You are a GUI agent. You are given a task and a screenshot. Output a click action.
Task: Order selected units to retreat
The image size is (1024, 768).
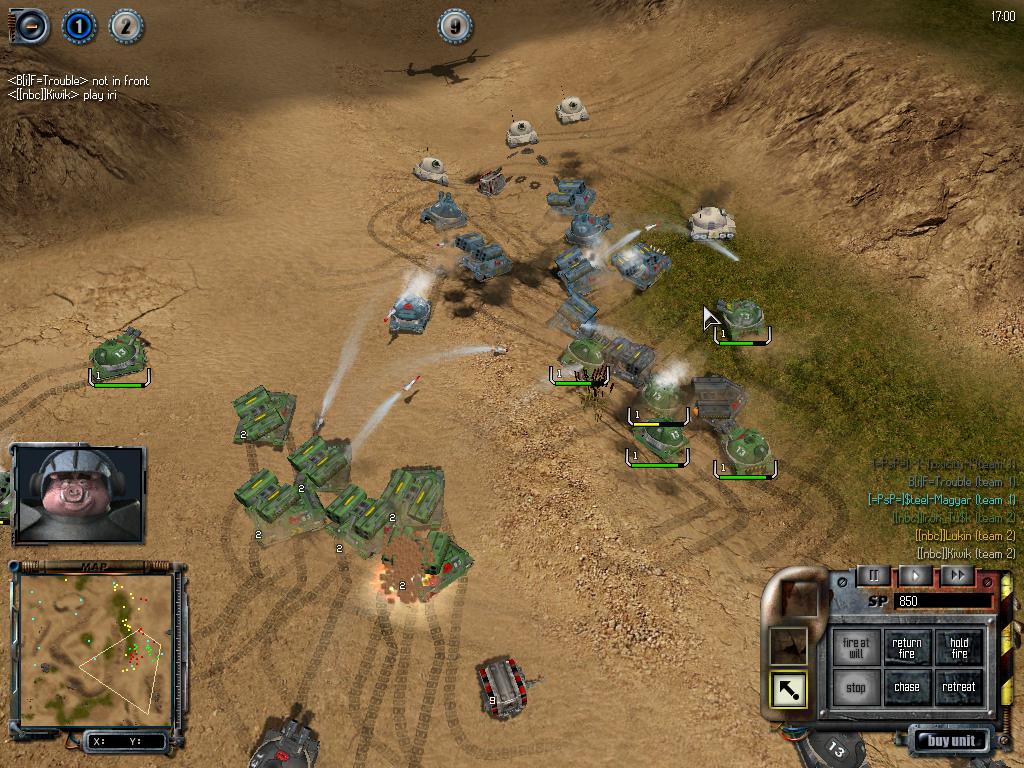click(x=959, y=688)
